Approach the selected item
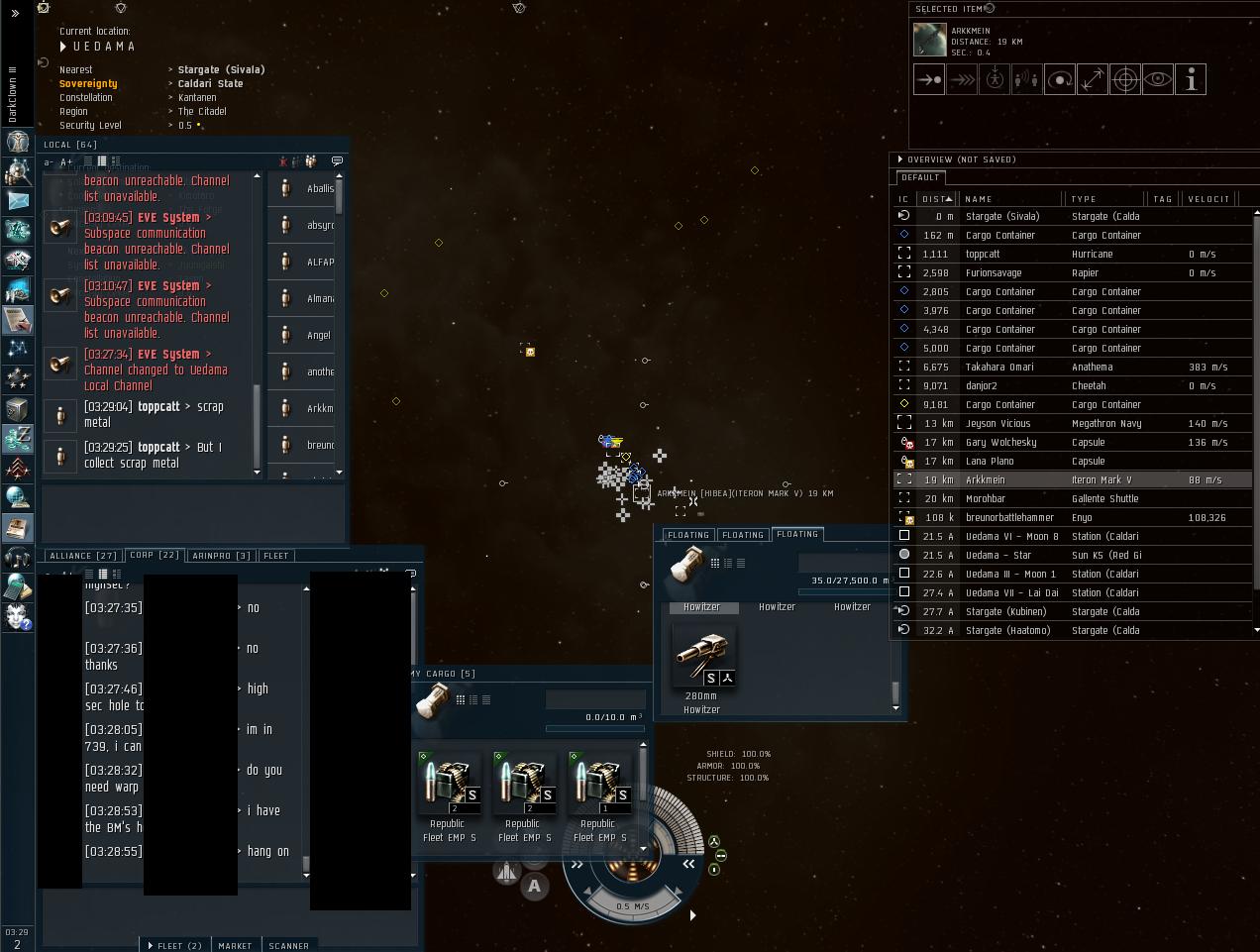Image resolution: width=1260 pixels, height=952 pixels. coord(929,79)
